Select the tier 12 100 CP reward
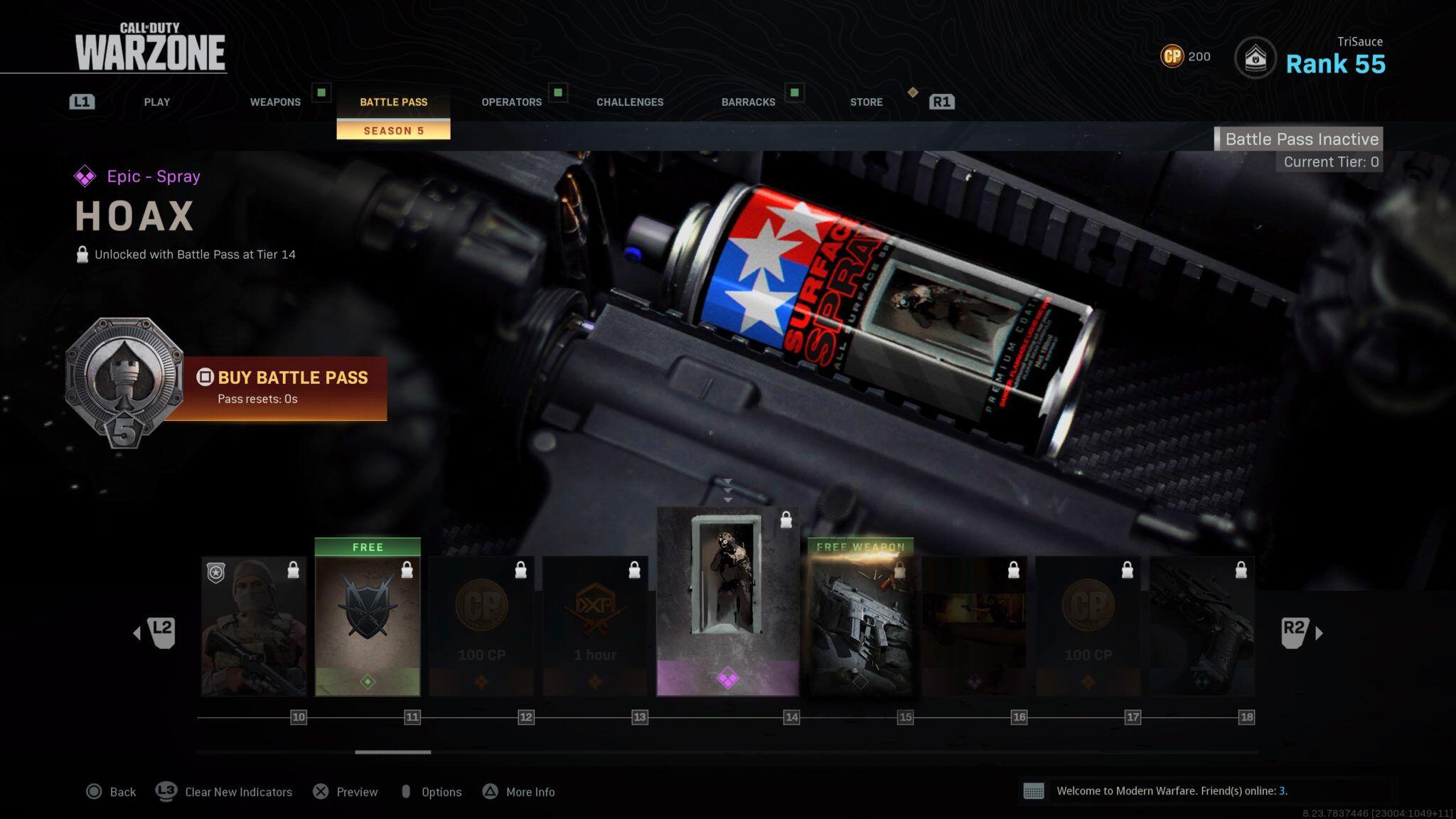Viewport: 1456px width, 819px height. click(481, 626)
